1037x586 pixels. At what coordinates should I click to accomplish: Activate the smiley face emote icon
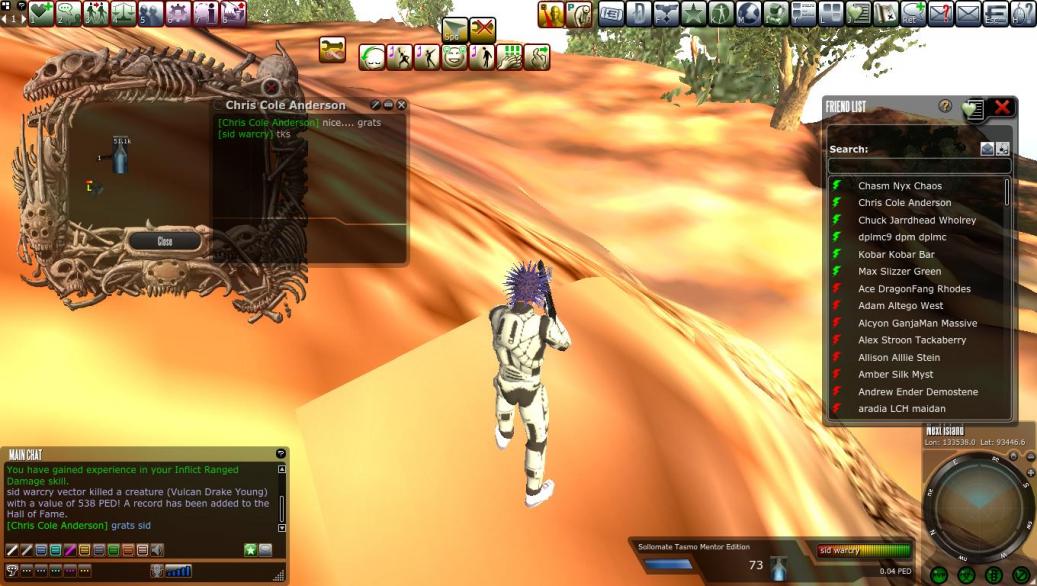coord(455,57)
